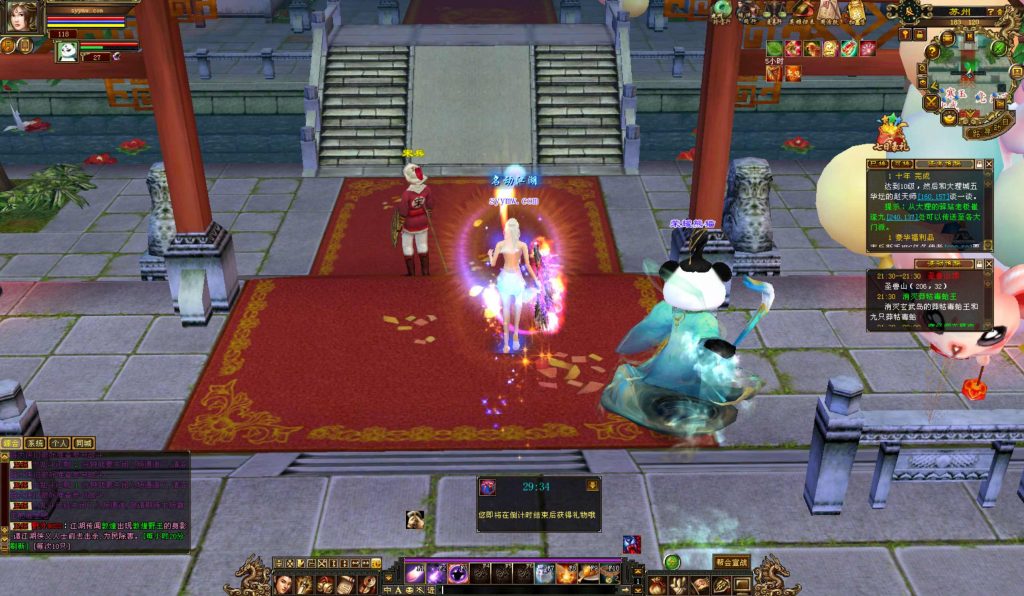This screenshot has width=1024, height=596.
Task: Switch to the 个人 chat tab
Action: [x=60, y=442]
